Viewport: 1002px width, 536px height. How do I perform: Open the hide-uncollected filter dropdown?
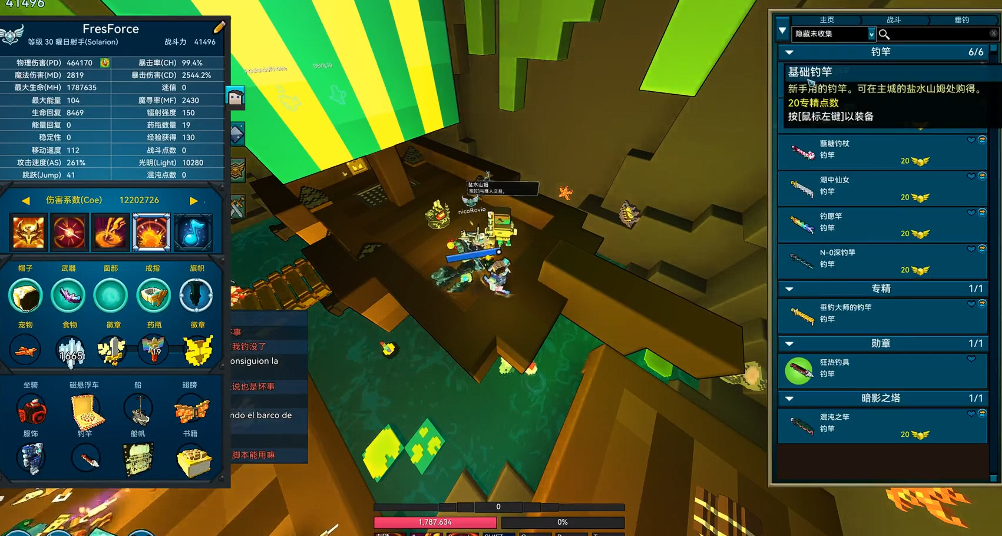871,34
